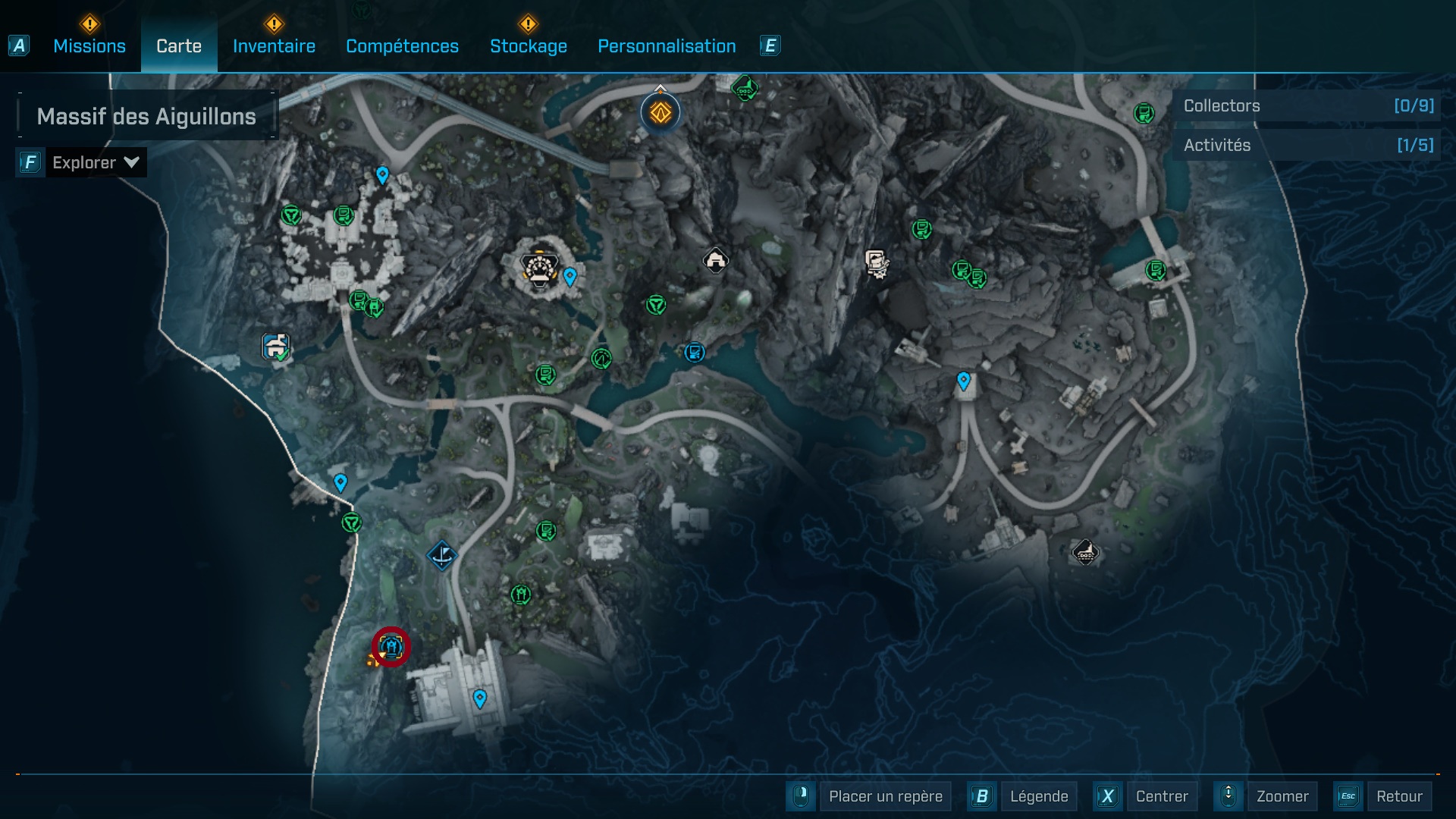The width and height of the screenshot is (1456, 819).
Task: Select the orange diamond mission marker
Action: 661,113
